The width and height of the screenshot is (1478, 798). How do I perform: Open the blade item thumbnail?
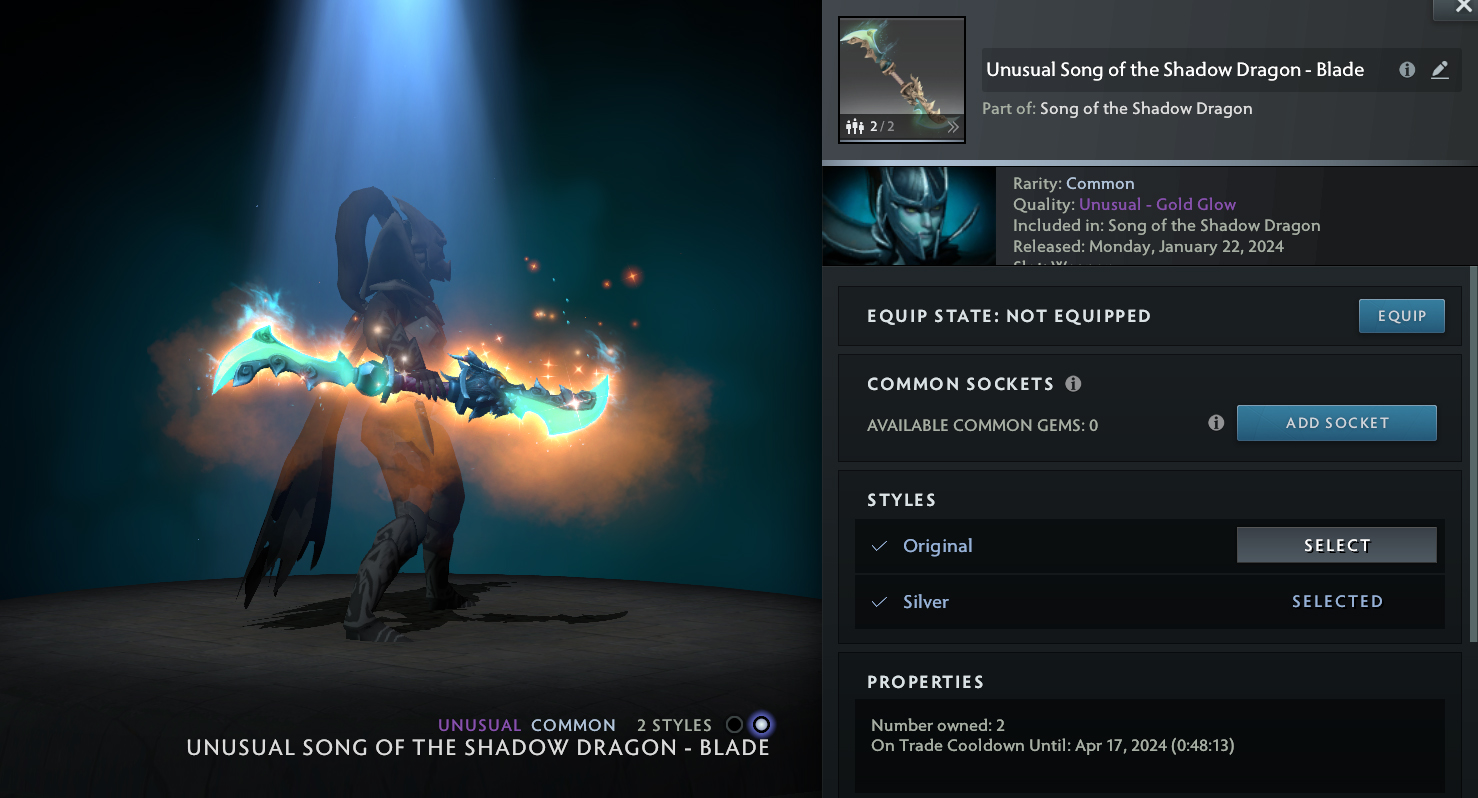(901, 80)
